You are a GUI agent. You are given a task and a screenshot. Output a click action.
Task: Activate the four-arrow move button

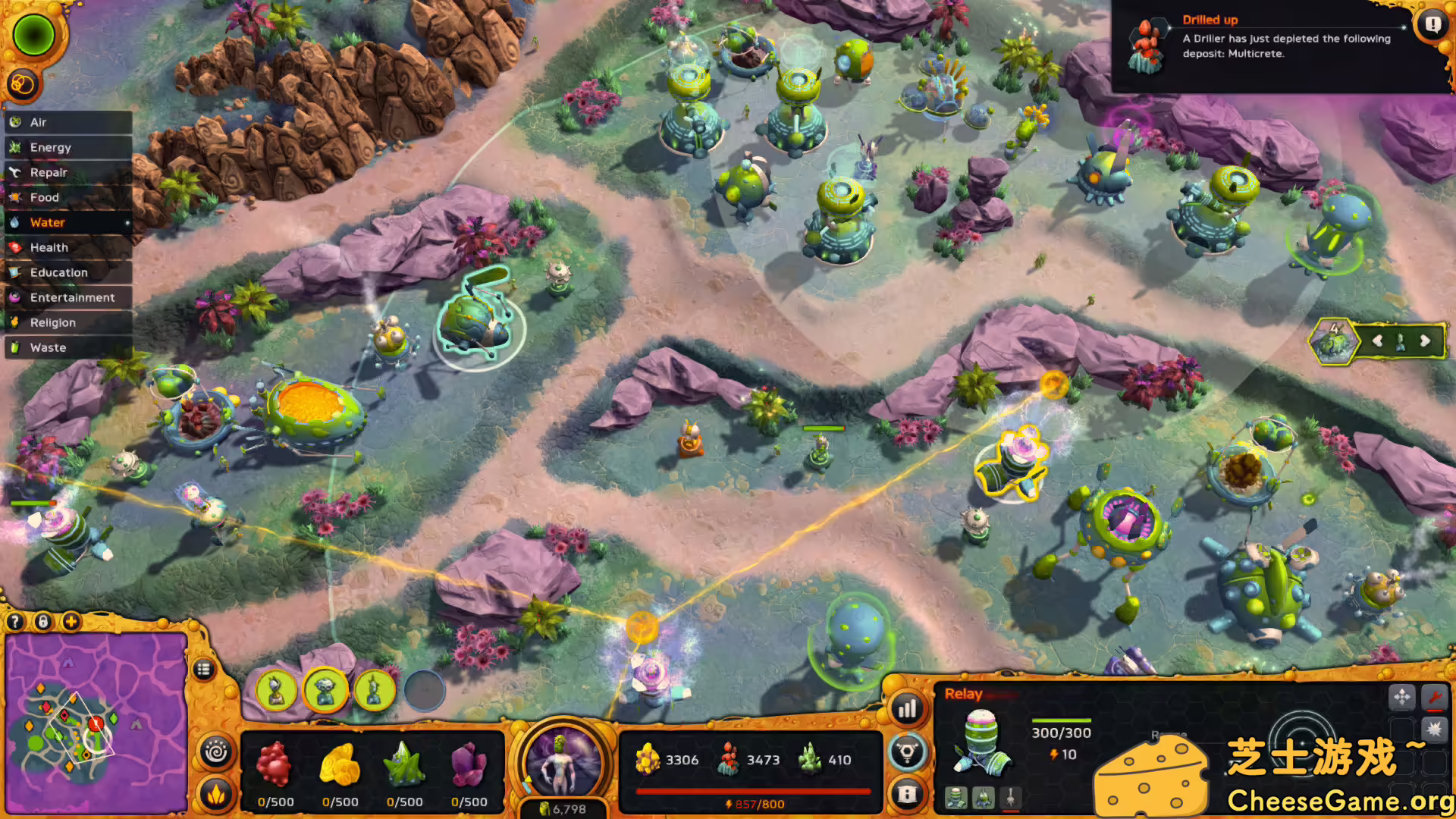1402,696
